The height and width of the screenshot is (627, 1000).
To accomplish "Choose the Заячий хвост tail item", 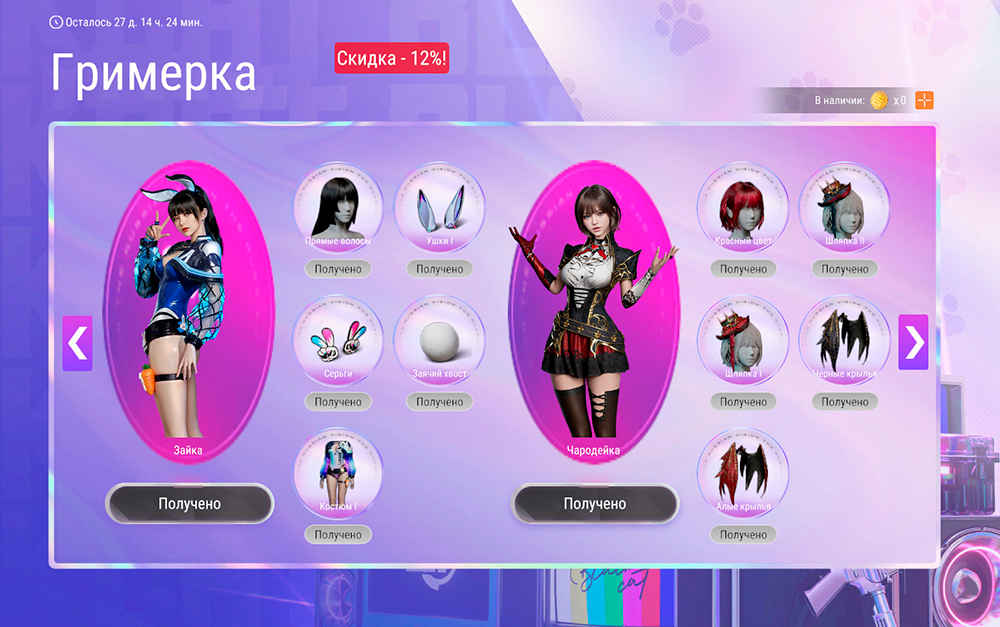I will (439, 340).
